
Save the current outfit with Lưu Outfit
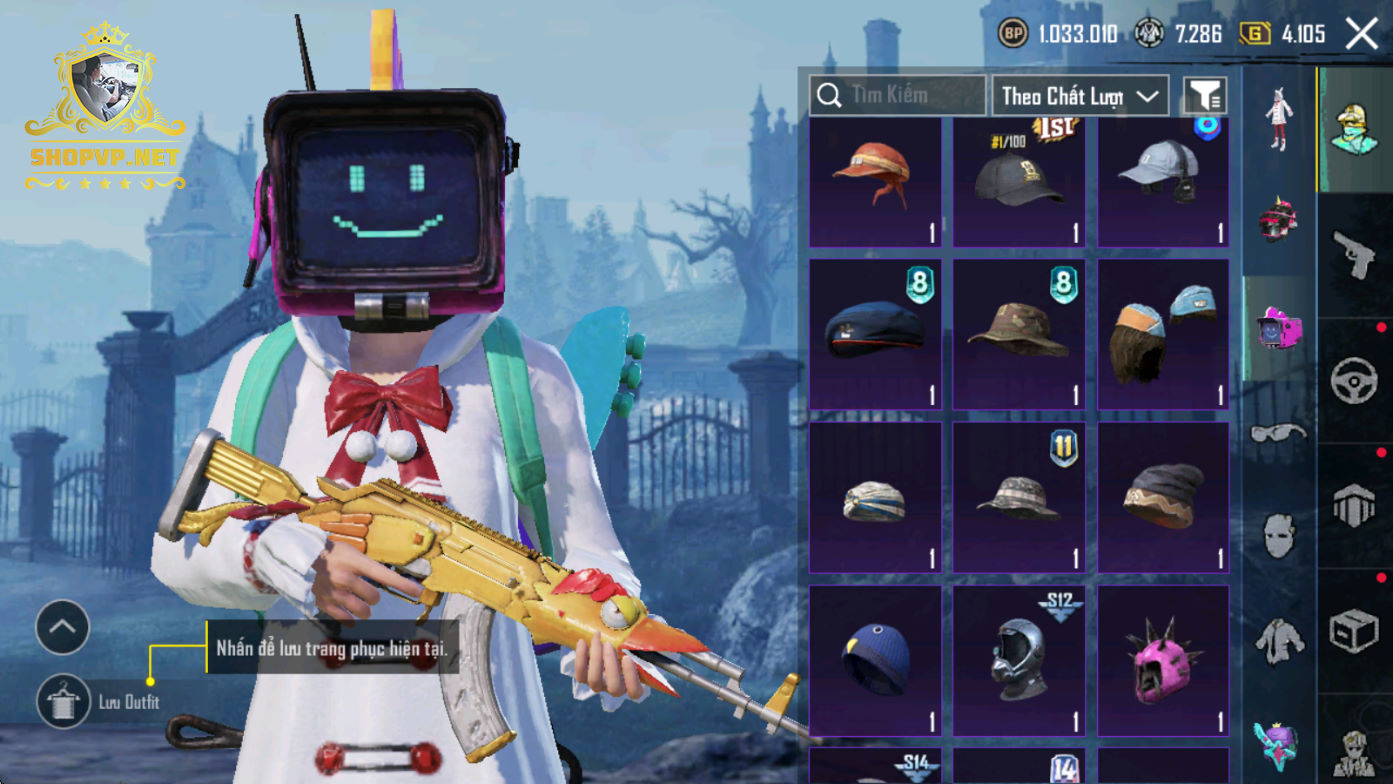tap(64, 701)
